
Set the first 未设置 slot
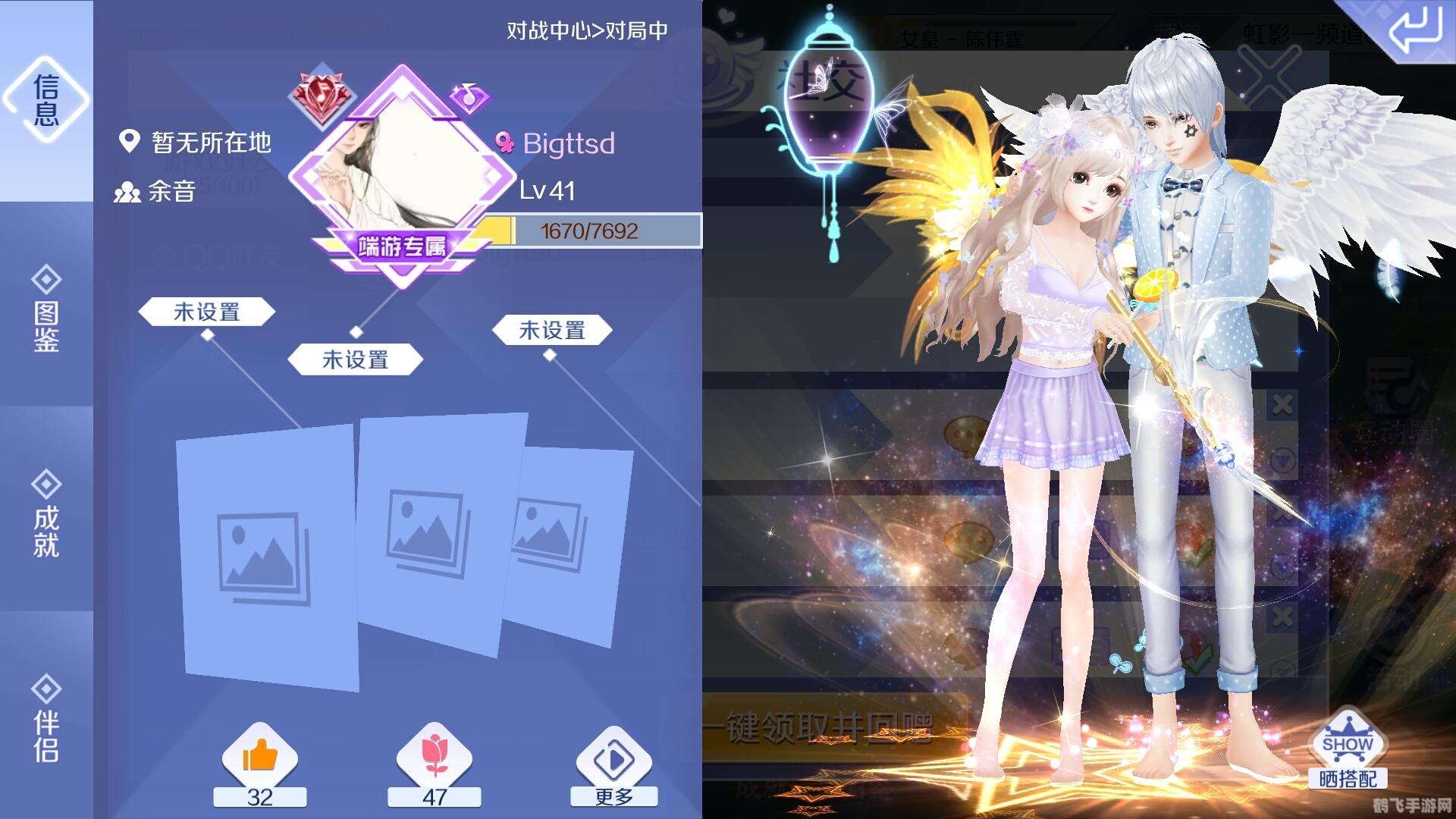click(x=206, y=311)
